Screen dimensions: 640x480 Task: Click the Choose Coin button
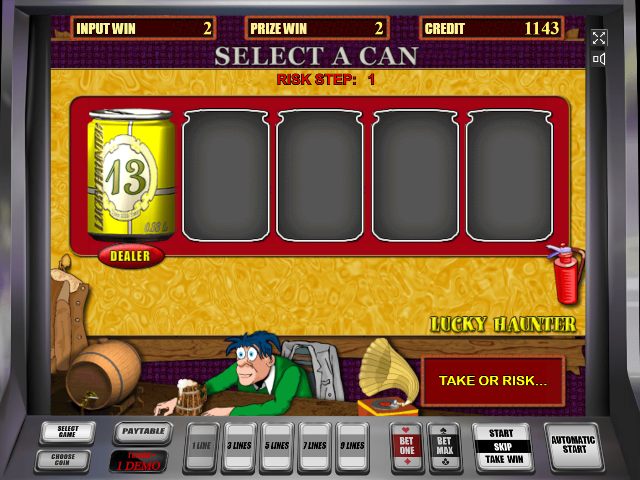[x=68, y=460]
